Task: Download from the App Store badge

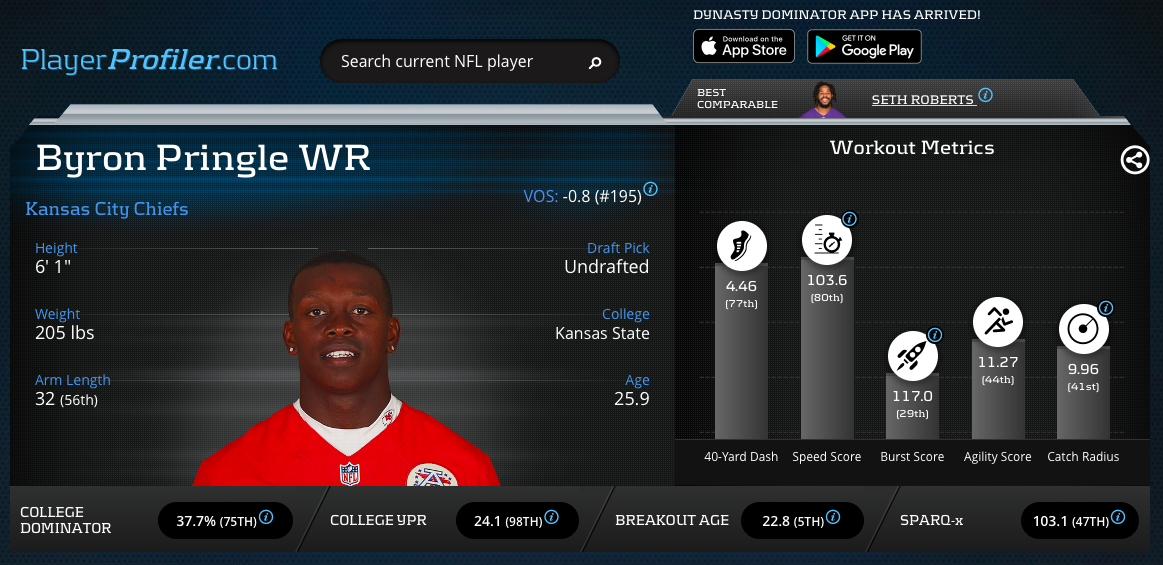Action: pos(744,46)
